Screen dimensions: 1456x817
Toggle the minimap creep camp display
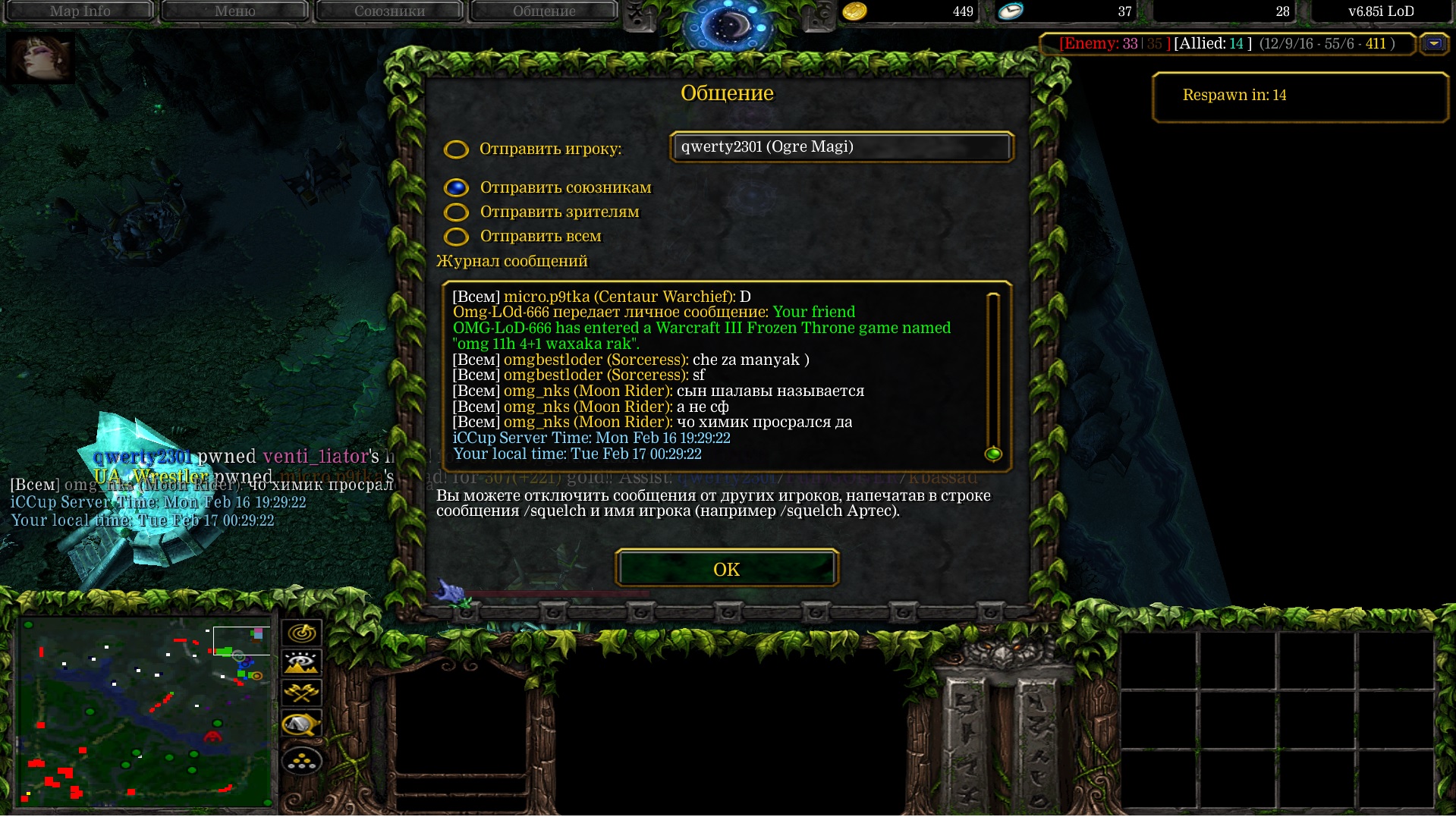coord(302,725)
